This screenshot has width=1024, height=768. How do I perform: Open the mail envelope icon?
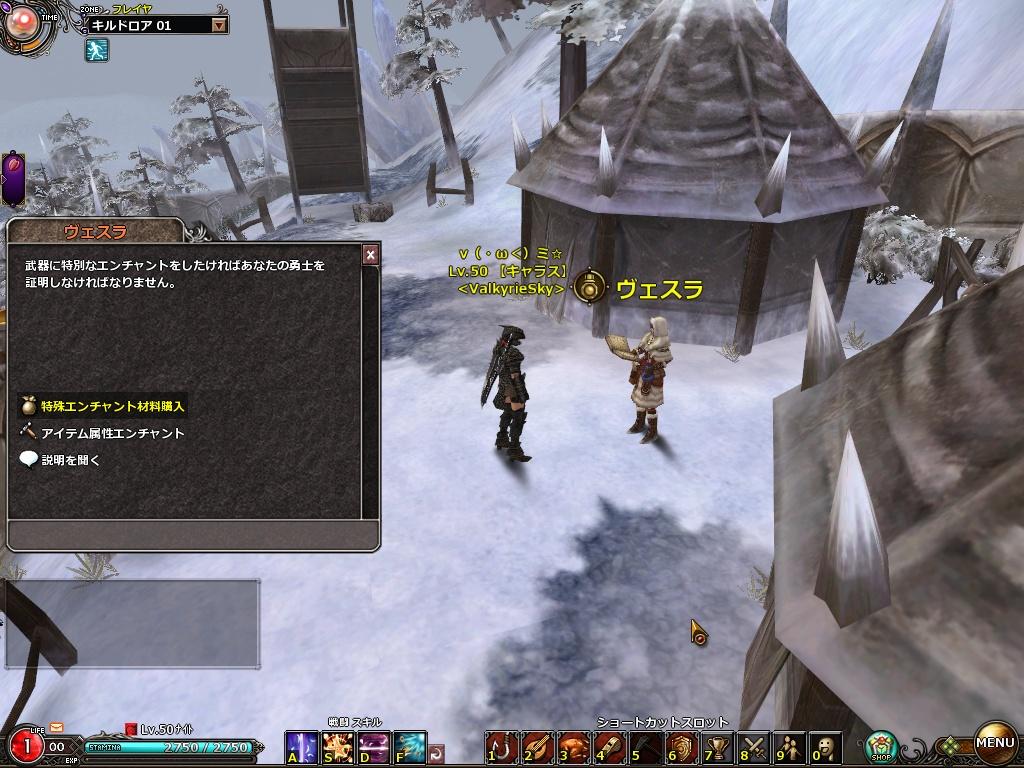[56, 727]
